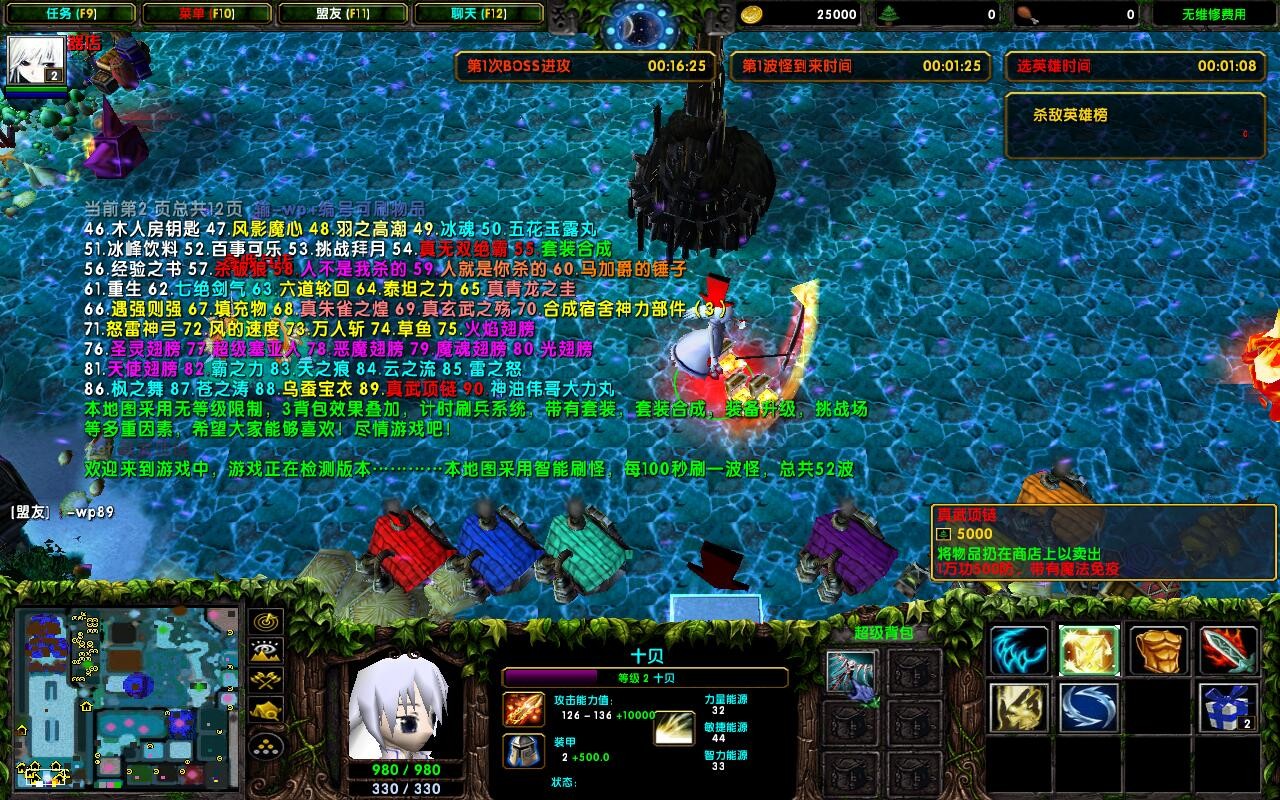Open the blue gift box icon

[x=1228, y=707]
